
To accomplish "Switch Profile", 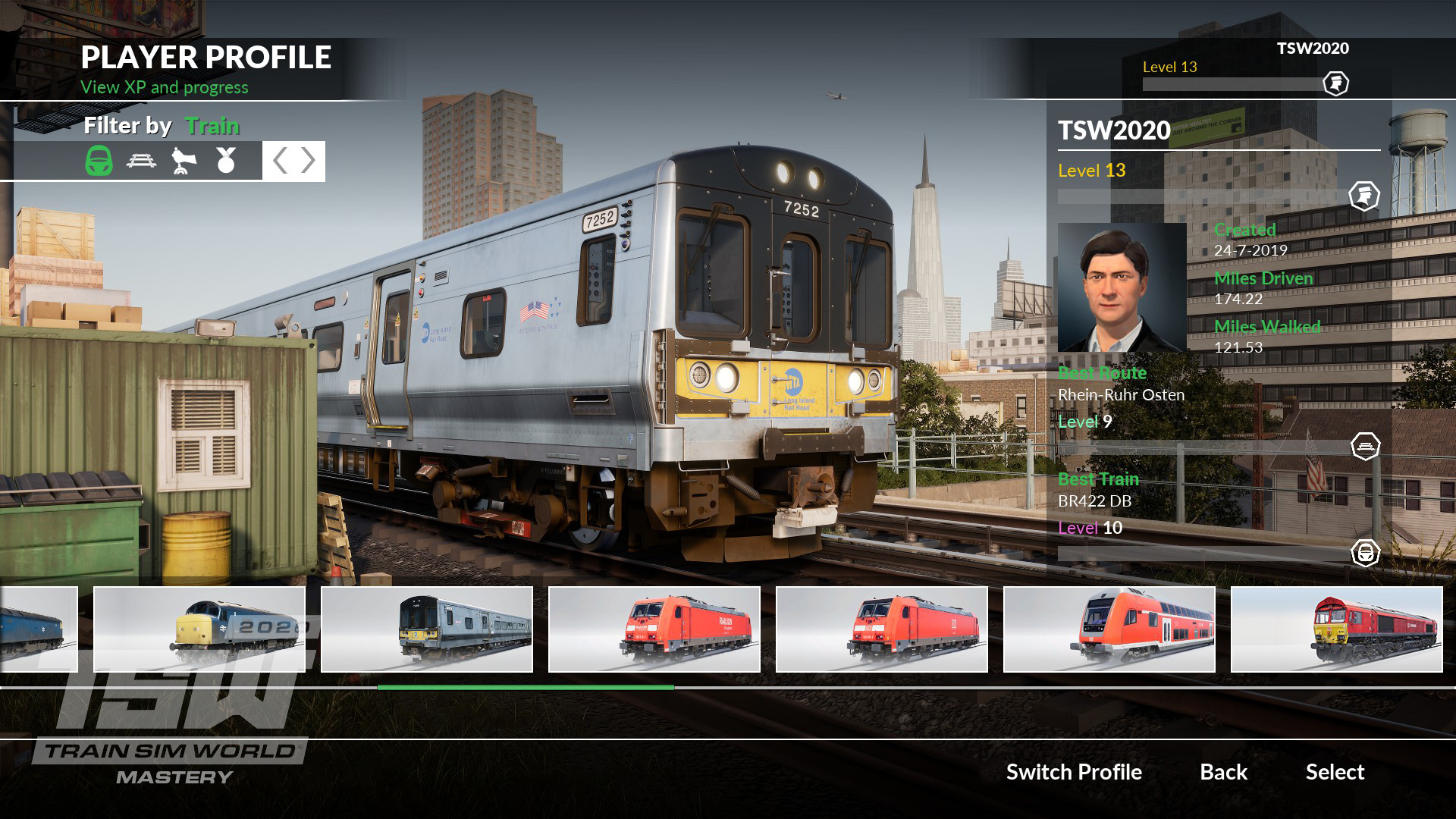I will (1074, 772).
